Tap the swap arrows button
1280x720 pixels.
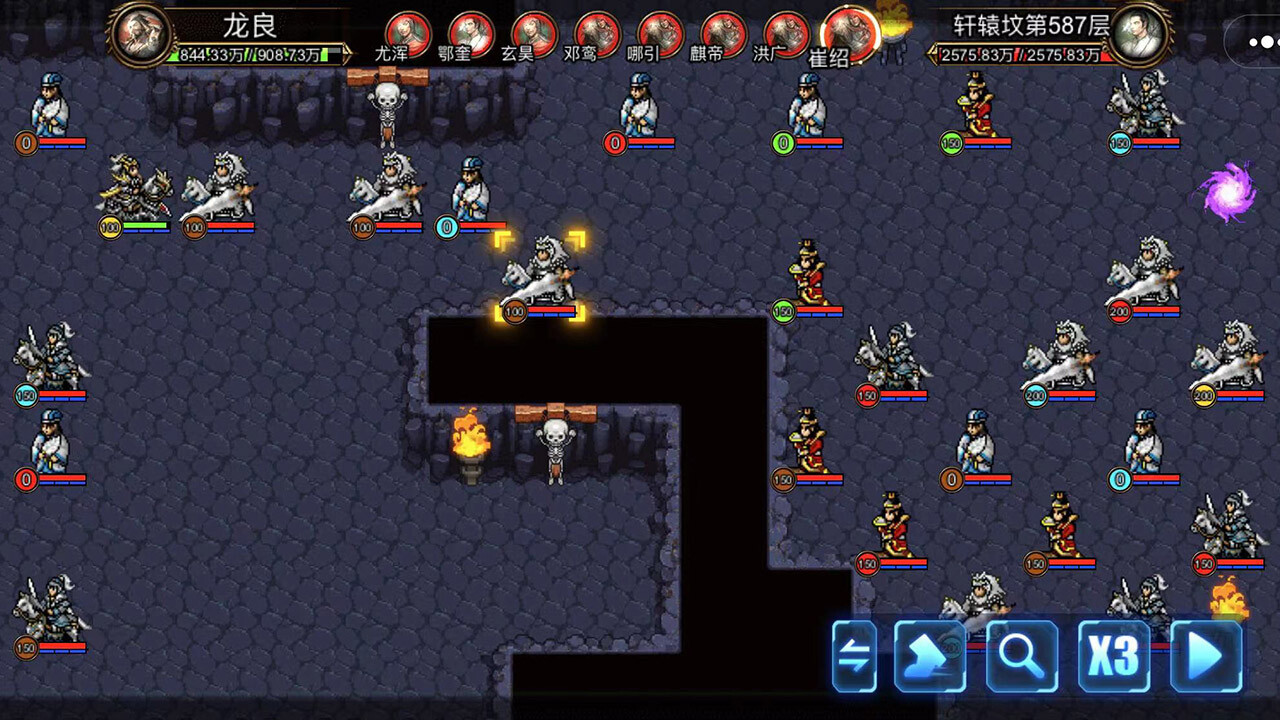(854, 656)
